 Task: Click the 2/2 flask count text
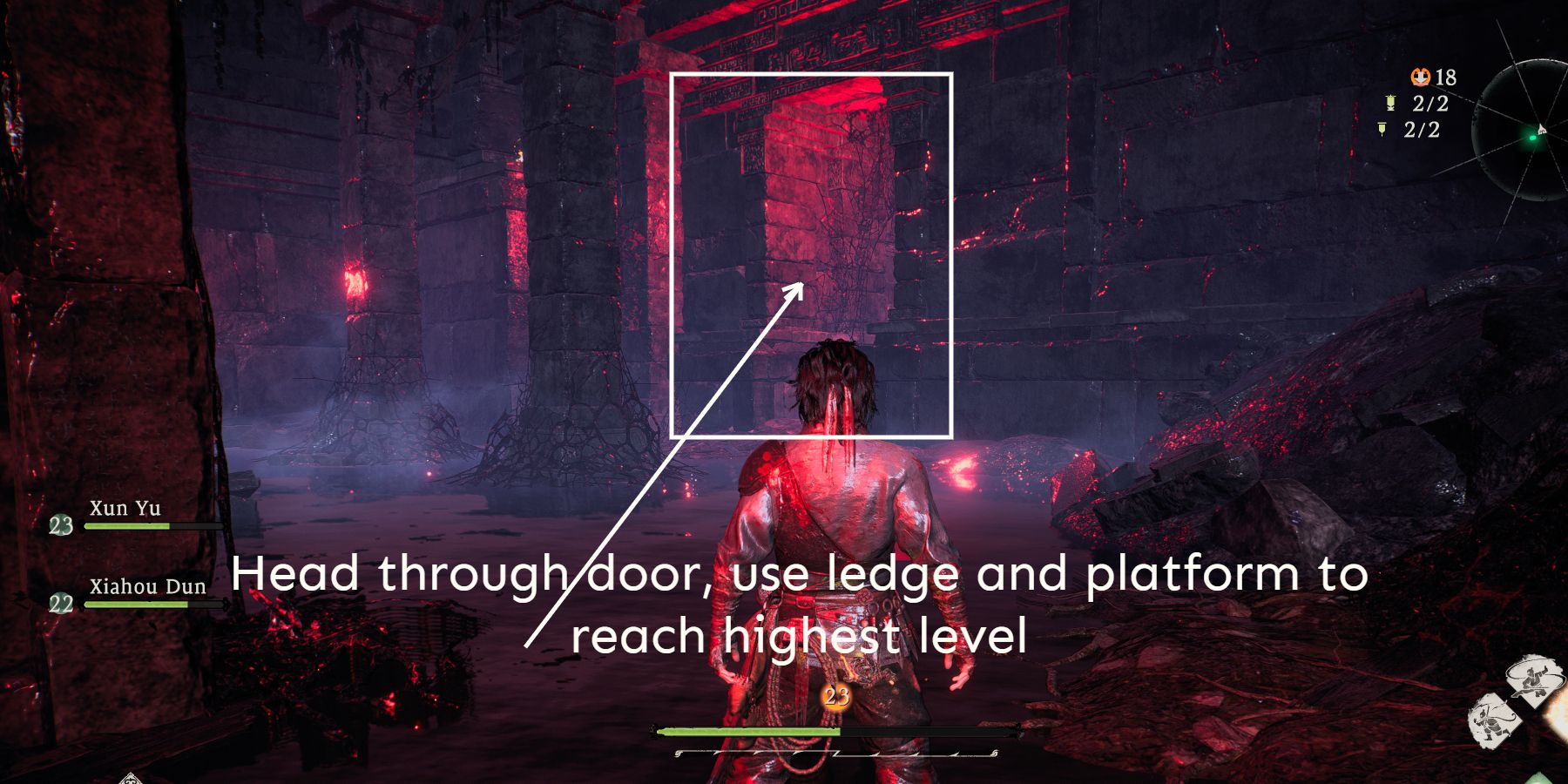point(1429,105)
